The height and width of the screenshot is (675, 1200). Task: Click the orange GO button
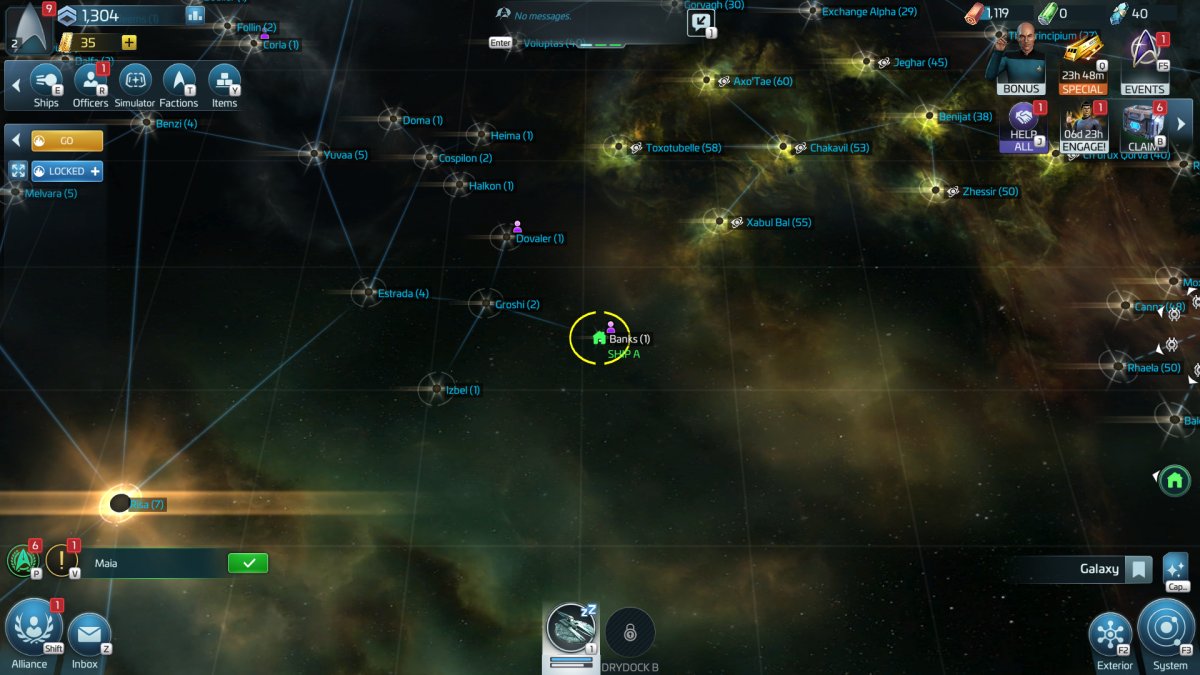pyautogui.click(x=67, y=141)
